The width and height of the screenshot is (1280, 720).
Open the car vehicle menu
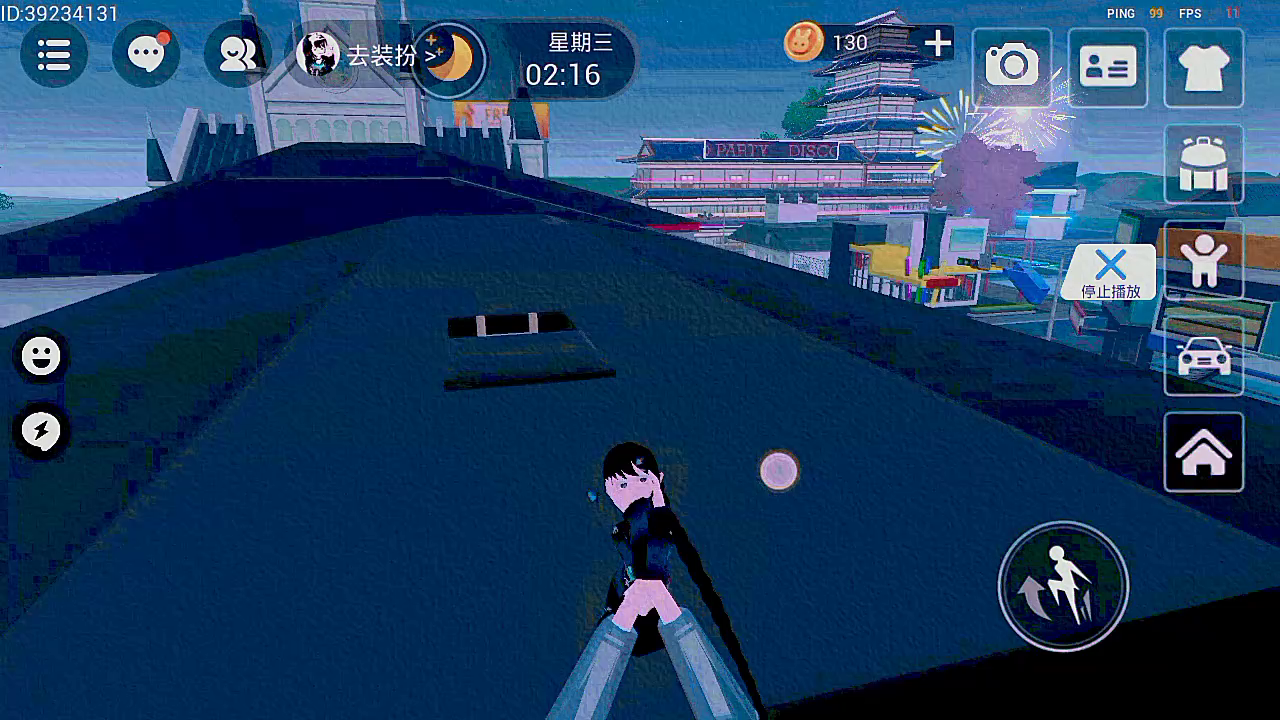pyautogui.click(x=1203, y=356)
